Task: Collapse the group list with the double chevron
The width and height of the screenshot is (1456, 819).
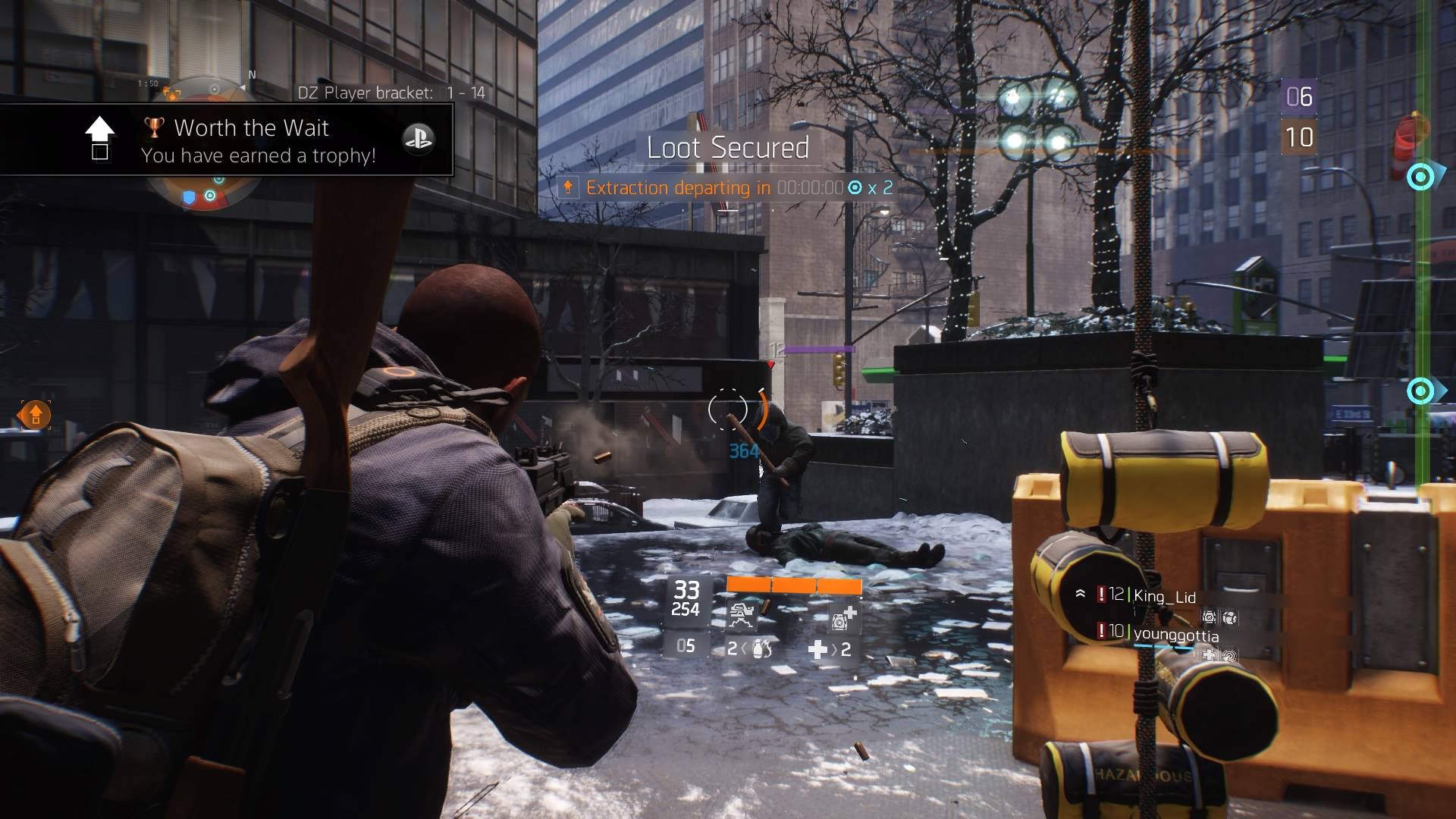Action: tap(1080, 593)
